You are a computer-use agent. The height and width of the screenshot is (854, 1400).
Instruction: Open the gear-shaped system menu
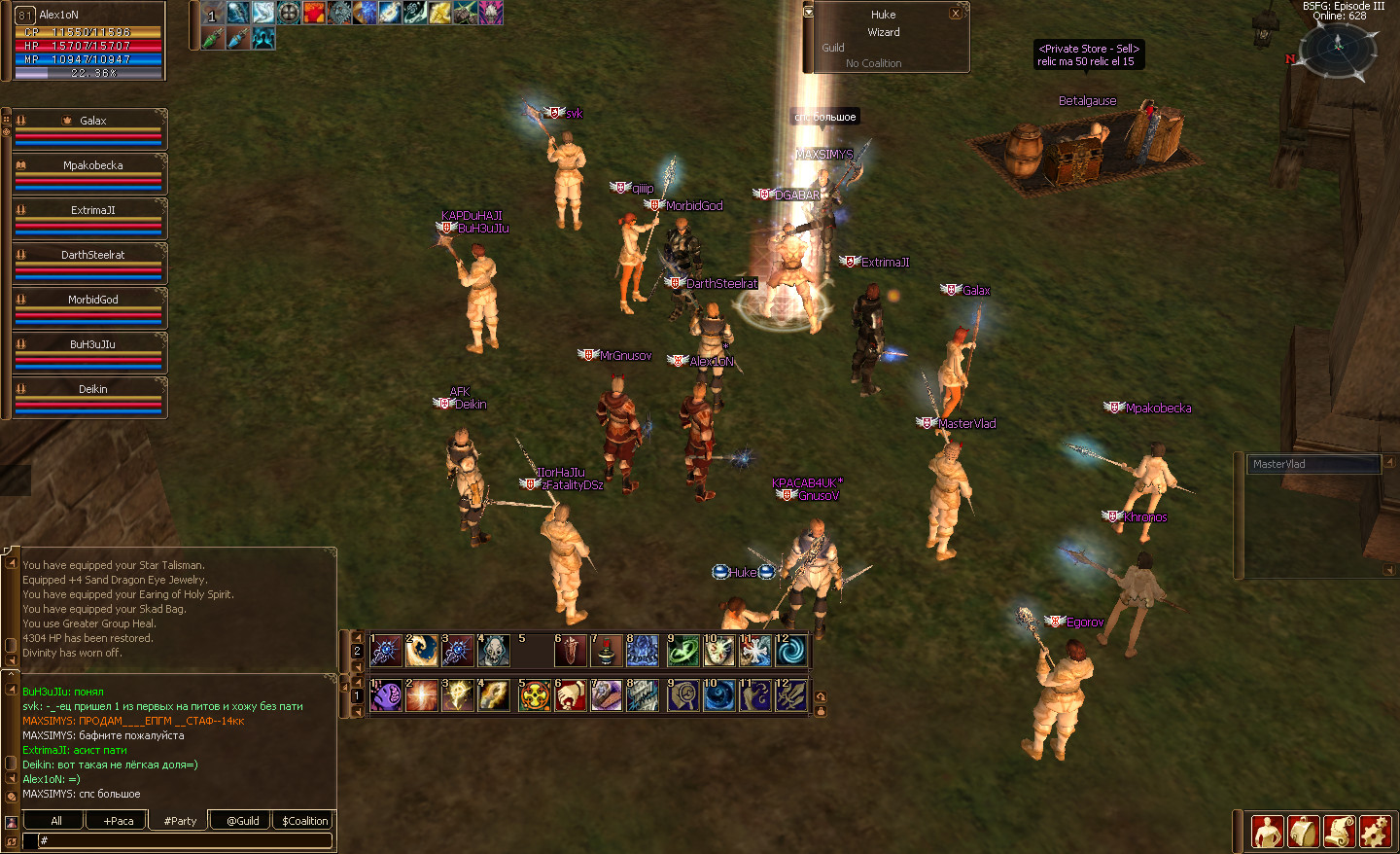tap(1375, 832)
